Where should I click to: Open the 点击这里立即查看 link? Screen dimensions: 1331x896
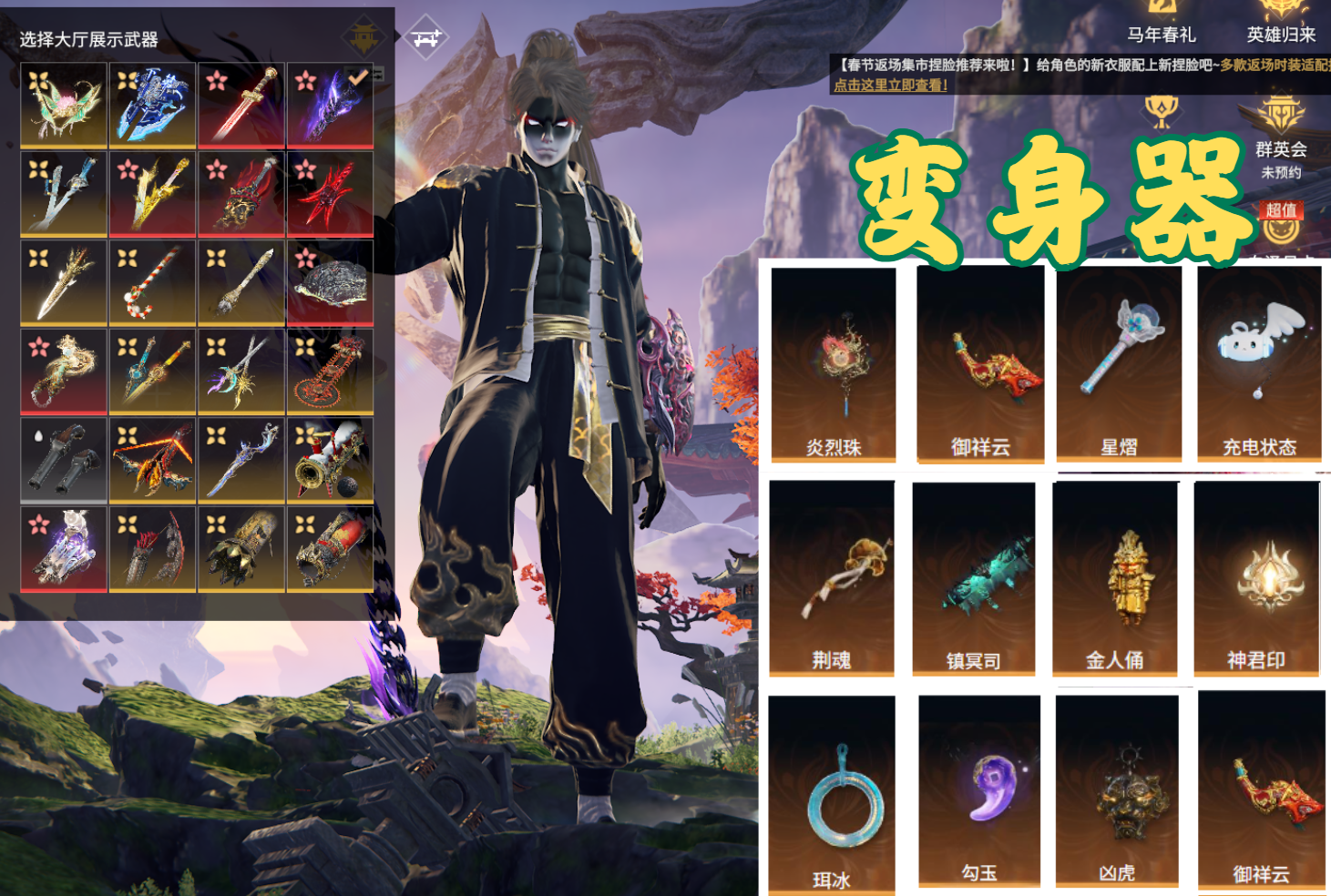pyautogui.click(x=891, y=85)
